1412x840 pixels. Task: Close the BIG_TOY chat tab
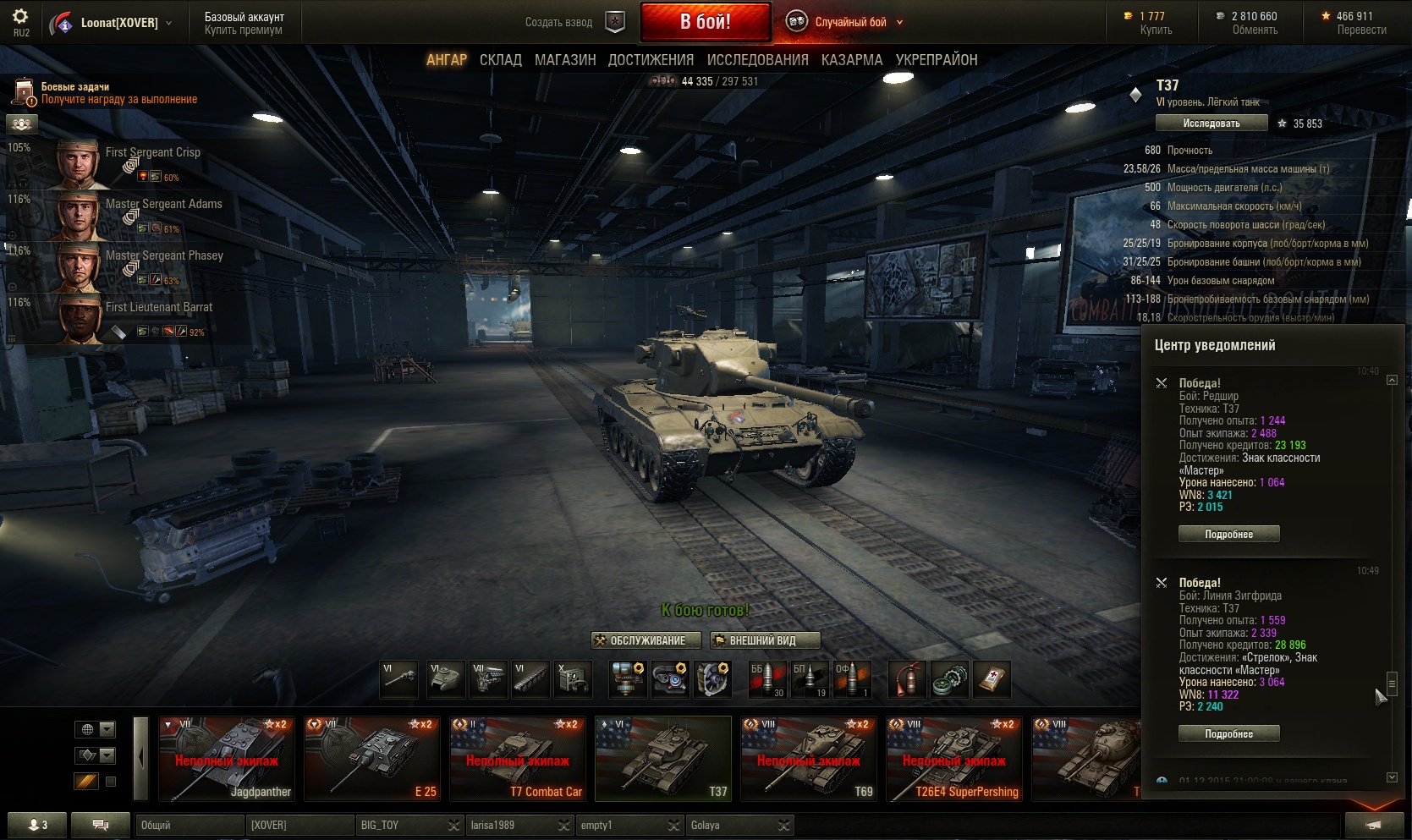point(453,826)
